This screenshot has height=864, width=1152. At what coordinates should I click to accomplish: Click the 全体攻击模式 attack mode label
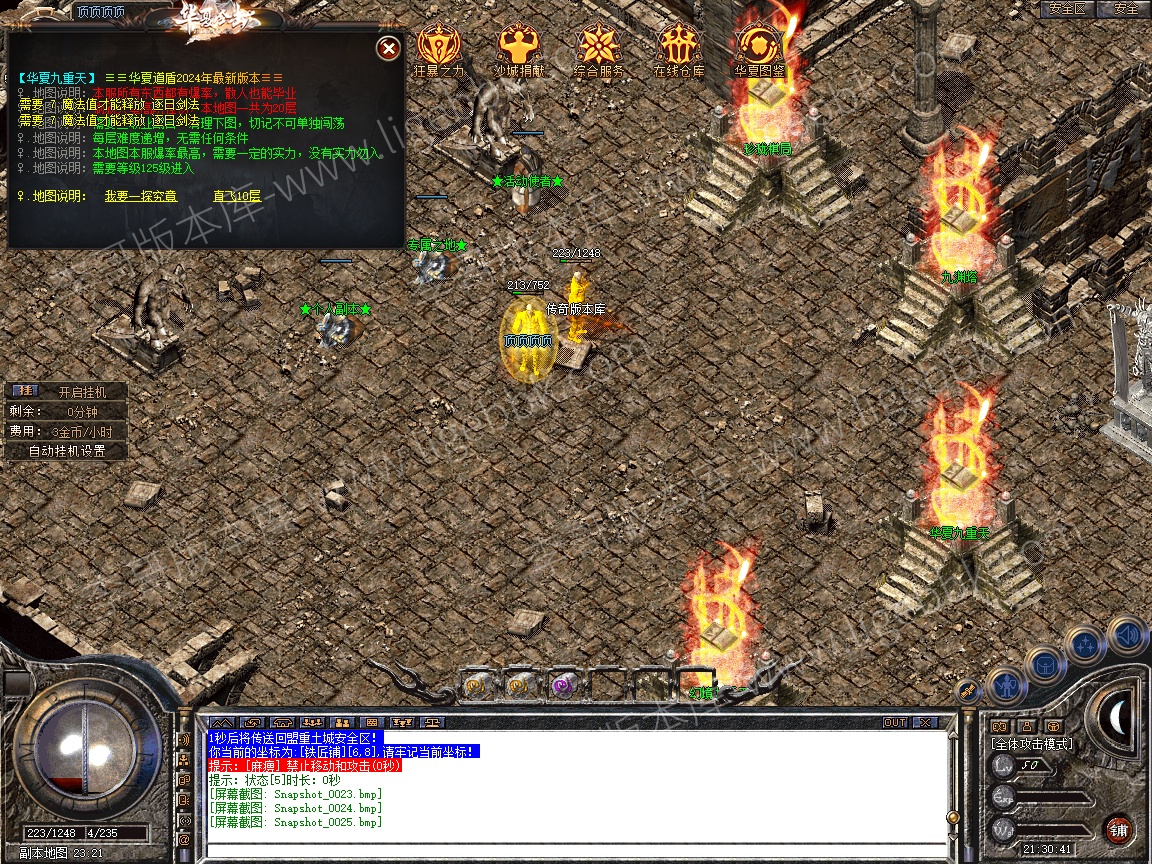1031,744
